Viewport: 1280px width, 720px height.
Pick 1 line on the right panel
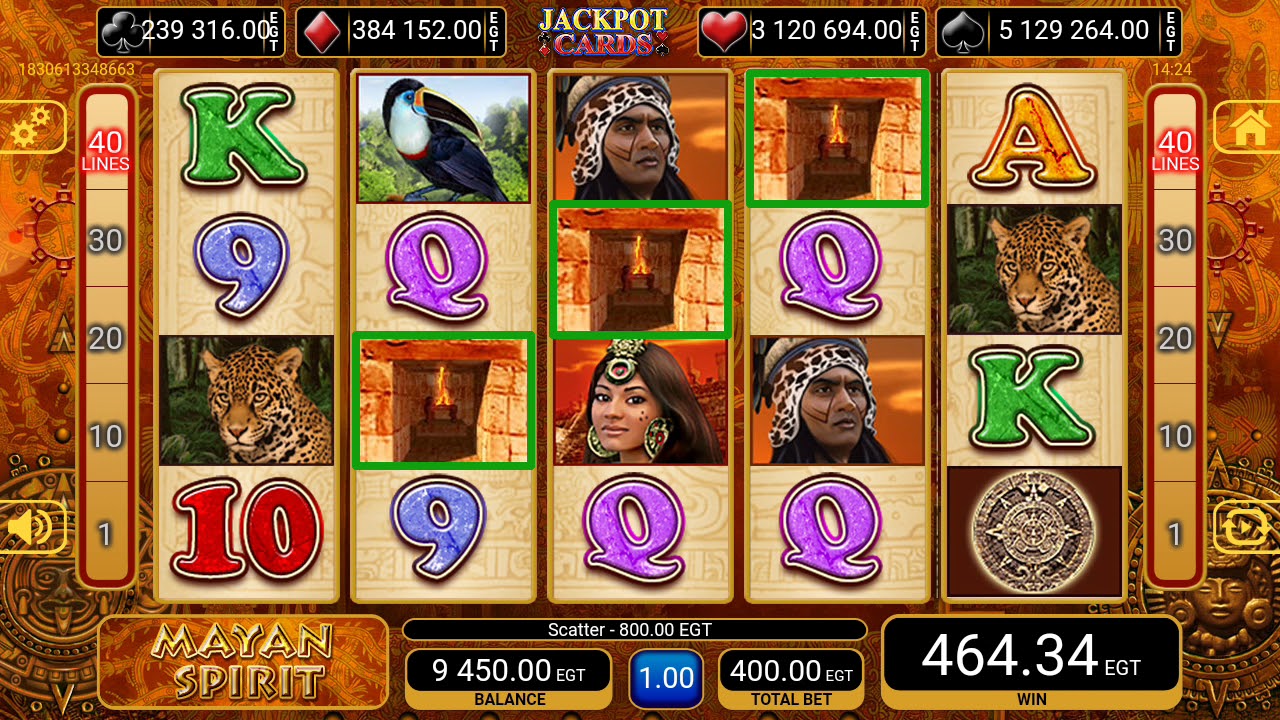tap(1175, 534)
